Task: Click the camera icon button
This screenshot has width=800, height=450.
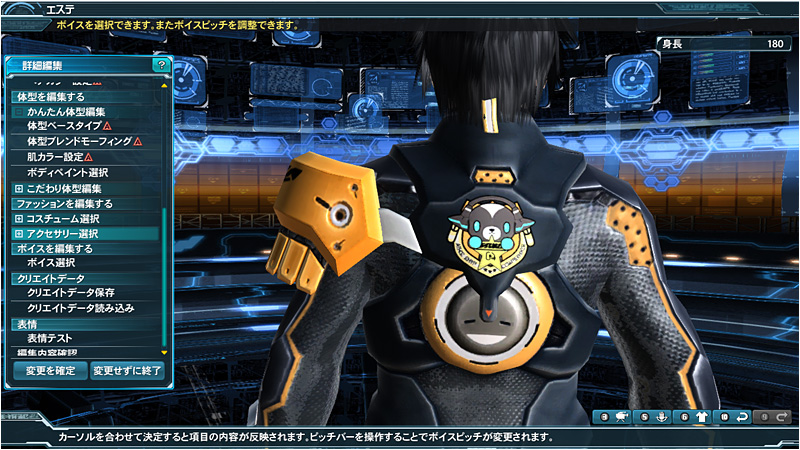Action: point(620,417)
